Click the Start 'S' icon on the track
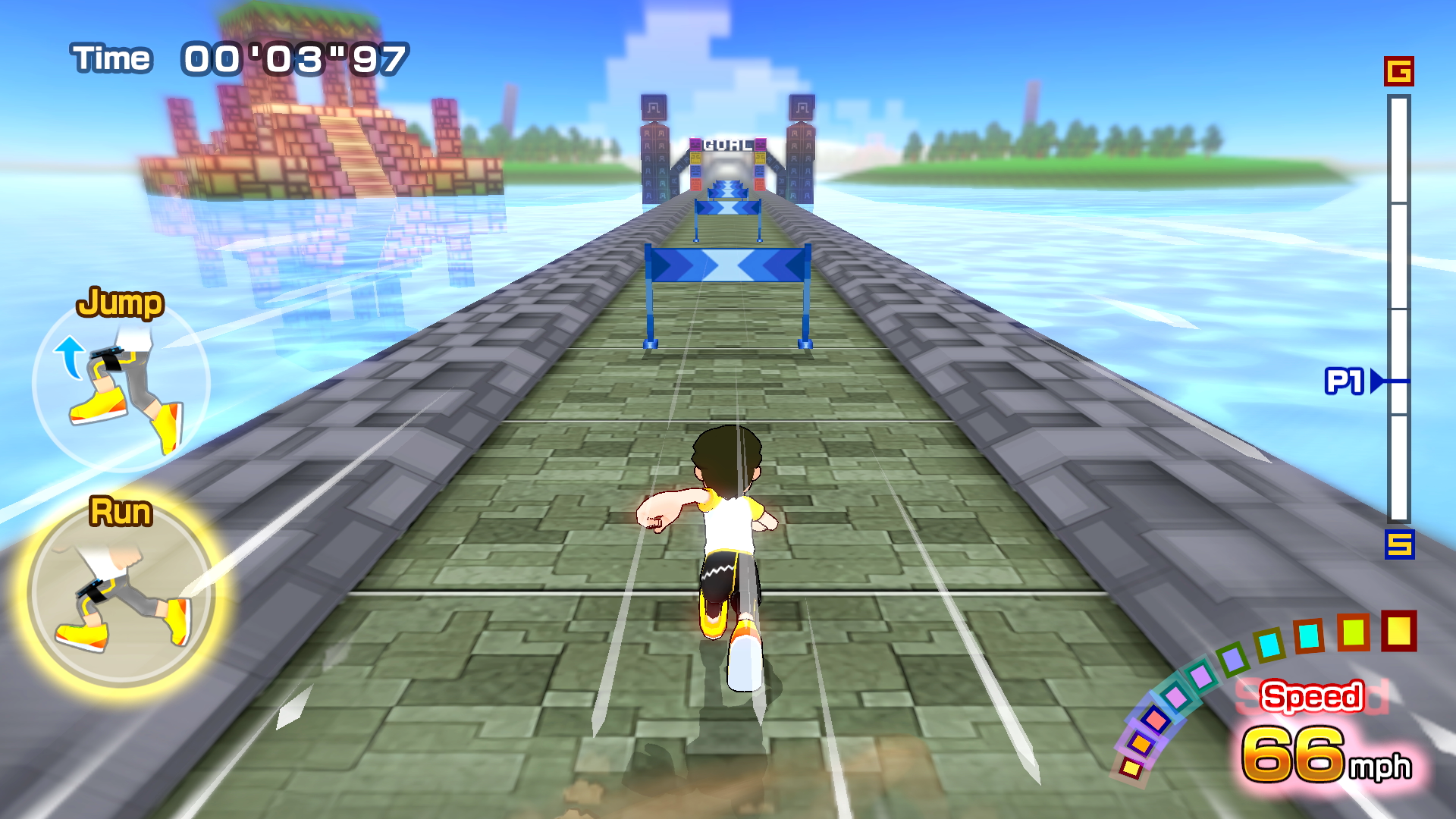The height and width of the screenshot is (819, 1456). [1399, 544]
